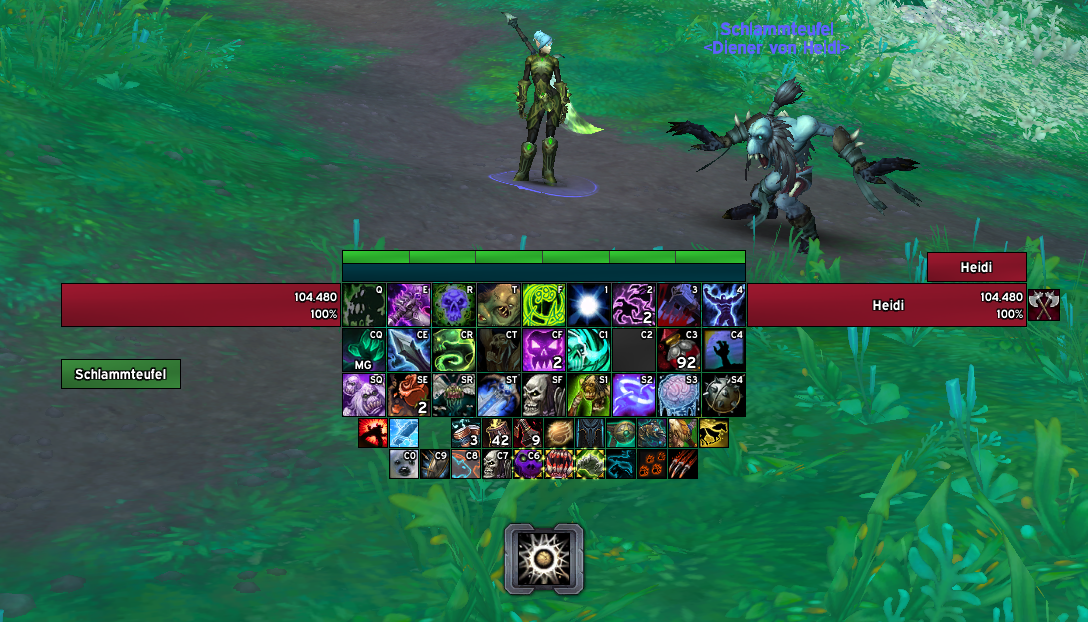Trigger the bright white star ability
Image resolution: width=1088 pixels, height=622 pixels.
coord(589,305)
